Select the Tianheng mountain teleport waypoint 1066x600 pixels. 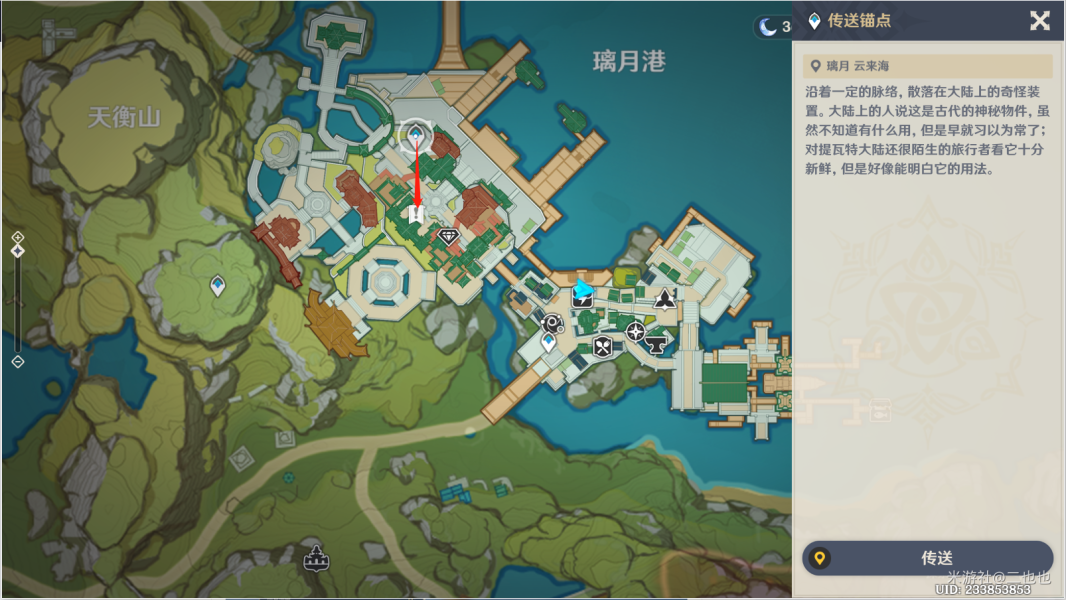pos(217,287)
